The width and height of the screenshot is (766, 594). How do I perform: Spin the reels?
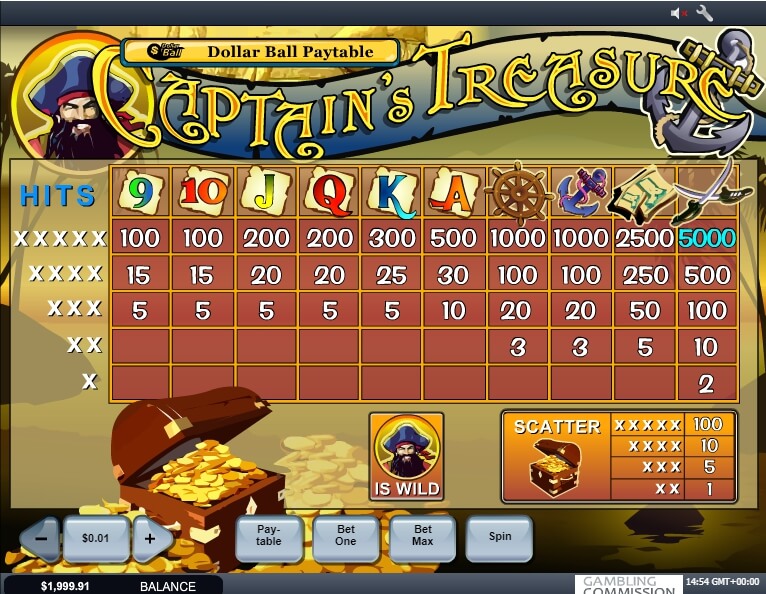tap(500, 538)
